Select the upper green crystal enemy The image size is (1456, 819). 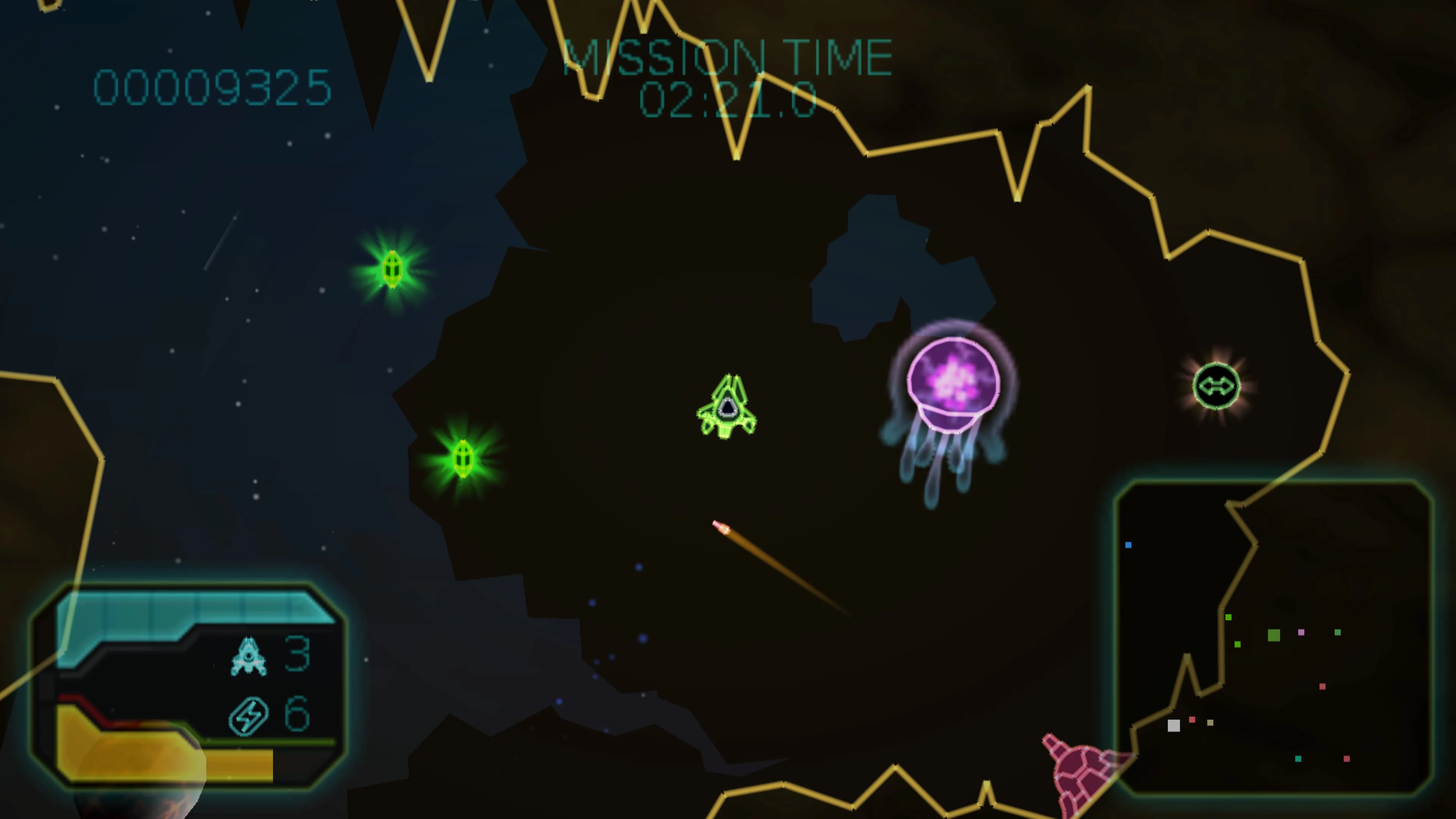pyautogui.click(x=393, y=268)
